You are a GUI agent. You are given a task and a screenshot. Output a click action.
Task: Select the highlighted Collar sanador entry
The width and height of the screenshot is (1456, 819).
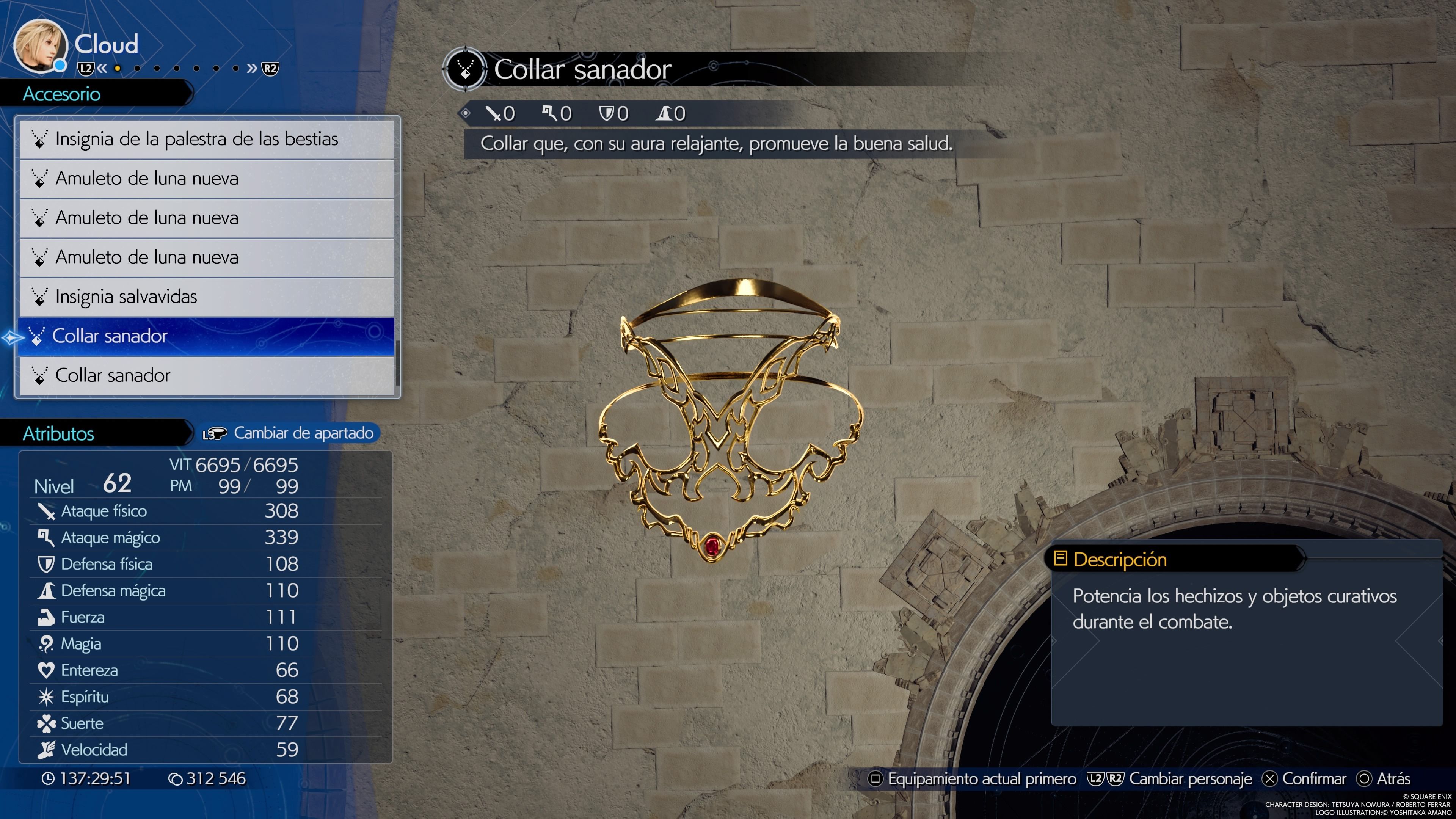[x=206, y=336]
